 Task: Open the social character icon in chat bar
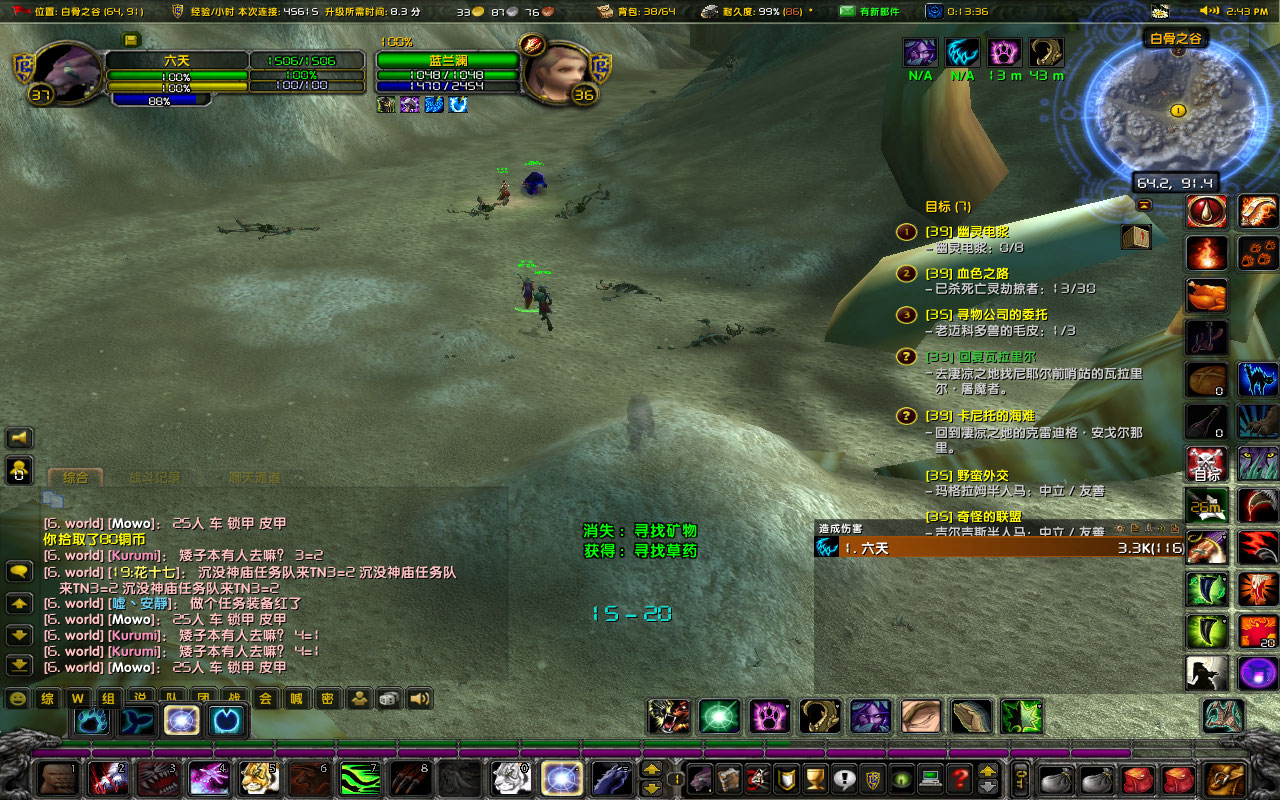point(358,699)
